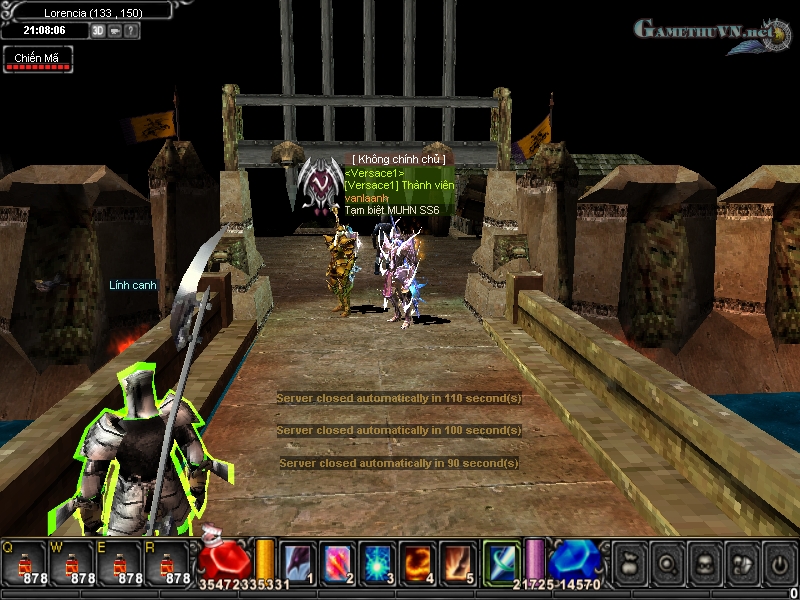This screenshot has width=800, height=600.
Task: Open the character face menu button
Action: pyautogui.click(x=703, y=563)
